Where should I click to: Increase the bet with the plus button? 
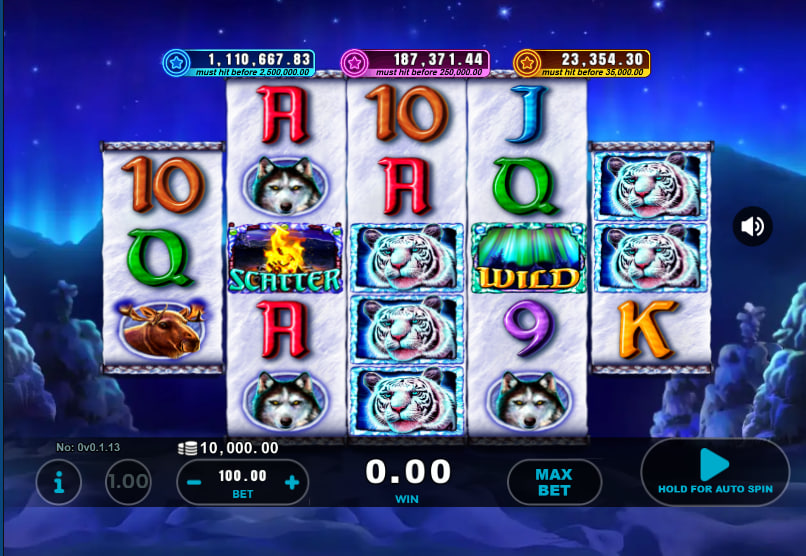click(x=292, y=483)
